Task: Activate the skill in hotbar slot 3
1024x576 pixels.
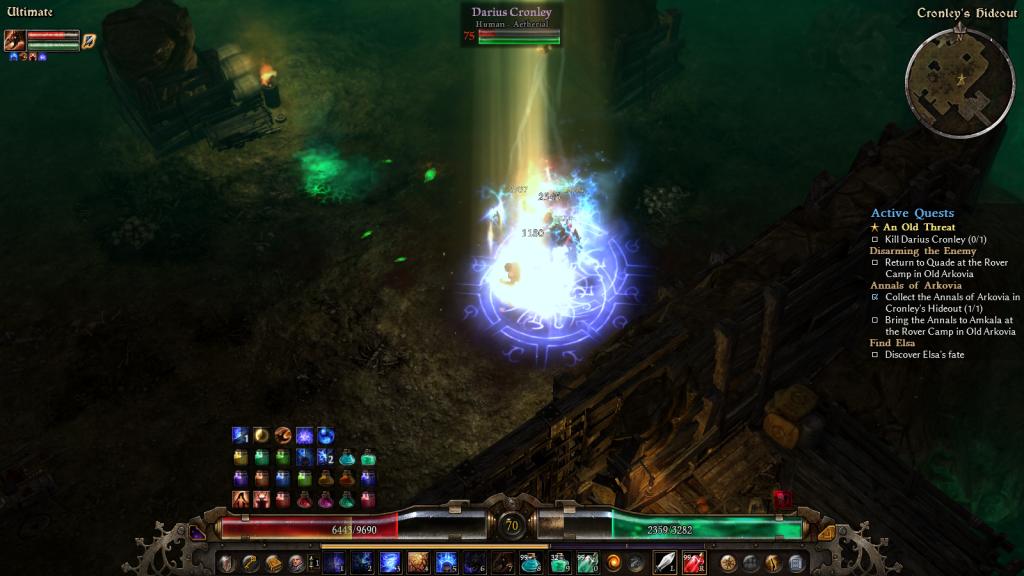Action: click(389, 563)
